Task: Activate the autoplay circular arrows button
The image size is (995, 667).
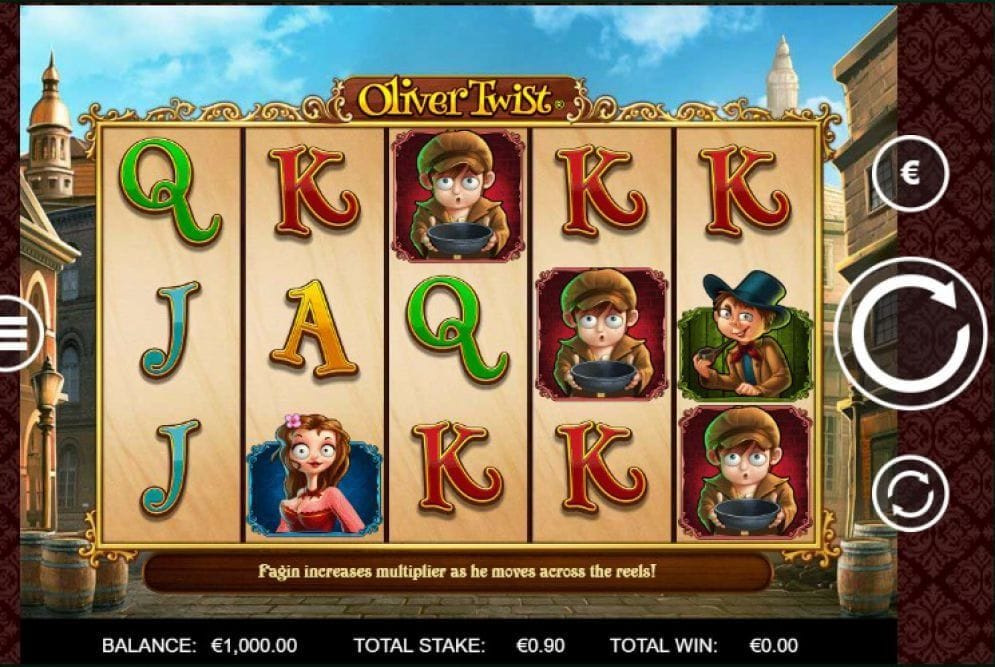Action: [910, 492]
